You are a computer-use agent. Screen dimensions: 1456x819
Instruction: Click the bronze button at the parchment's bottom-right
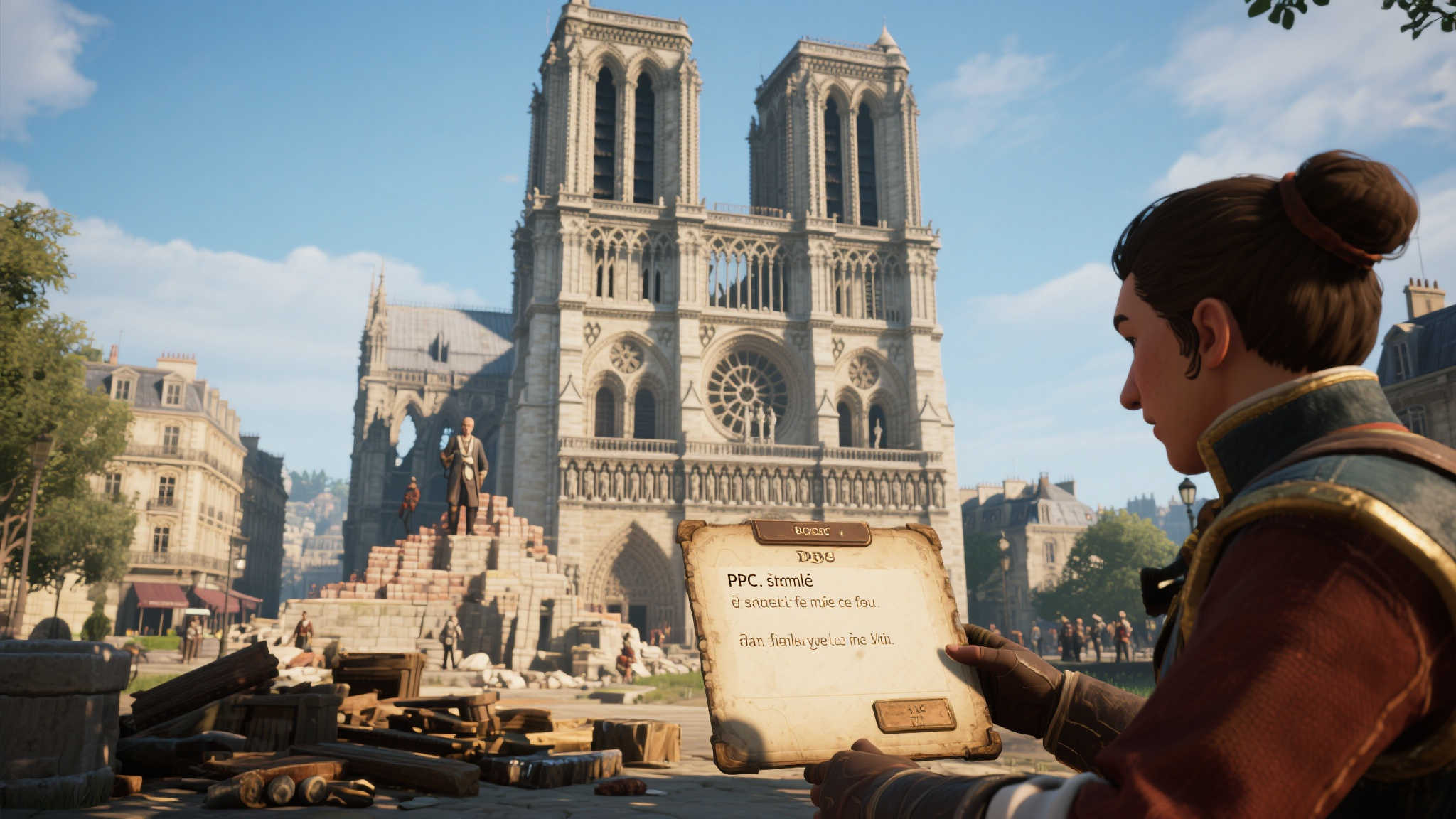tap(914, 714)
